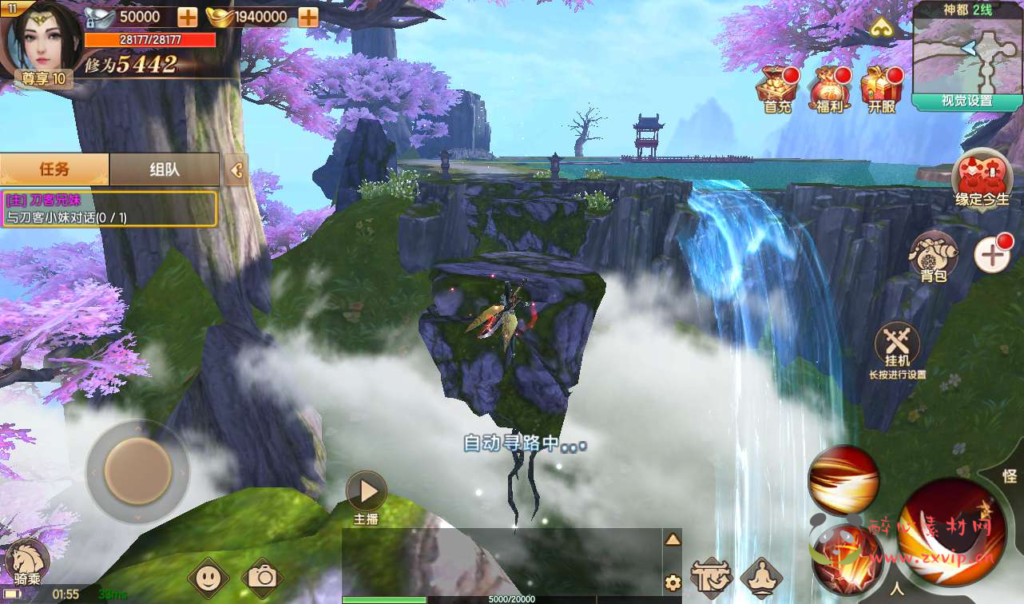Collapse the quest panel with the arrow
Screen dimensions: 1024x604
(x=236, y=170)
